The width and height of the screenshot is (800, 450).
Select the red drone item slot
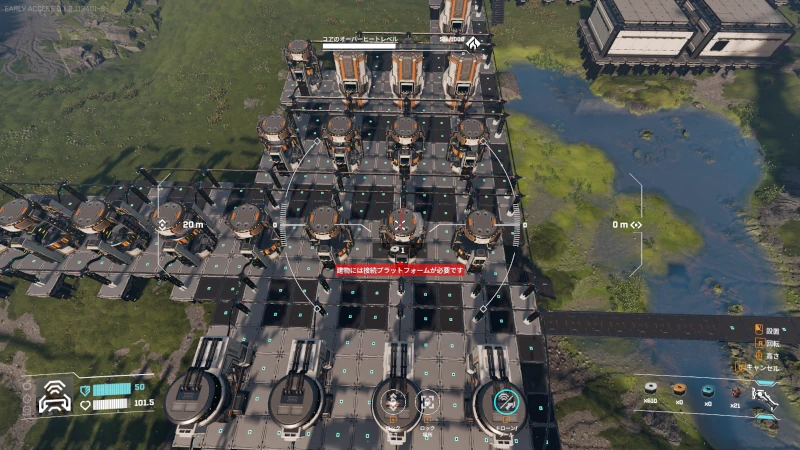(x=737, y=390)
